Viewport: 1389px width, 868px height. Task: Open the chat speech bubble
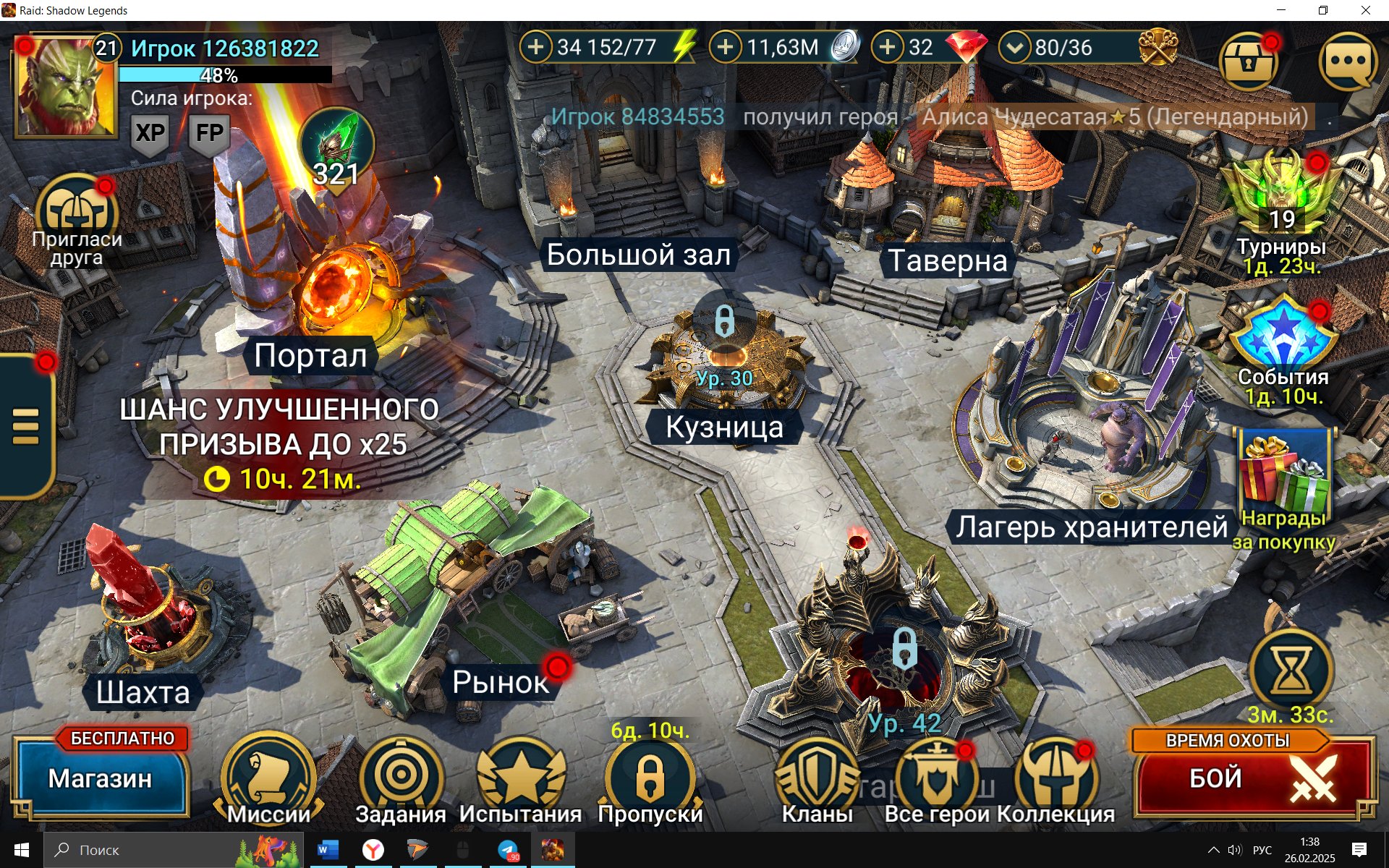point(1348,61)
